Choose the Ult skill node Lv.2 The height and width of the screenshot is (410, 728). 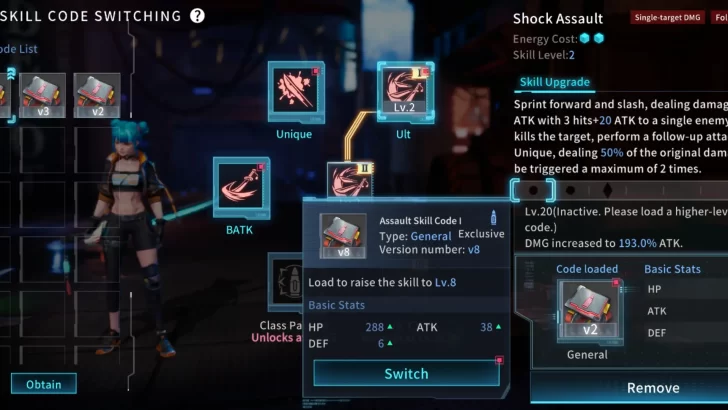[x=405, y=92]
